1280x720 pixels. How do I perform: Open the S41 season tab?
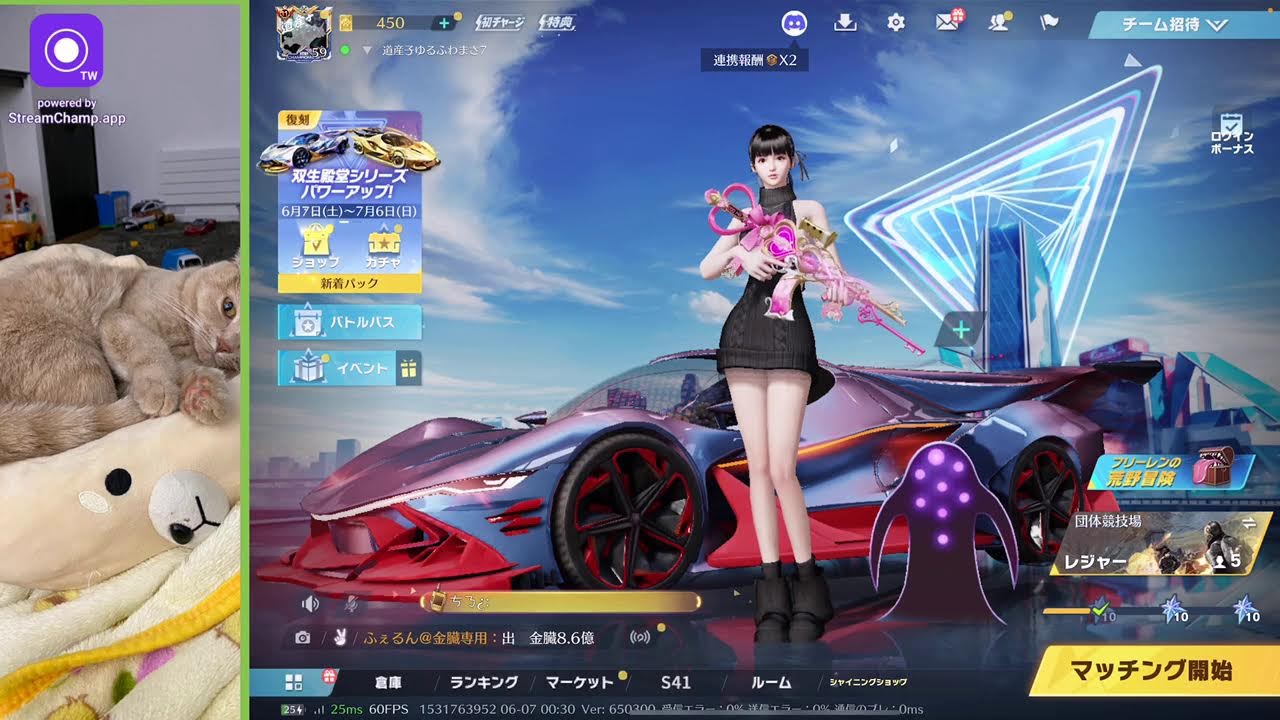(676, 682)
